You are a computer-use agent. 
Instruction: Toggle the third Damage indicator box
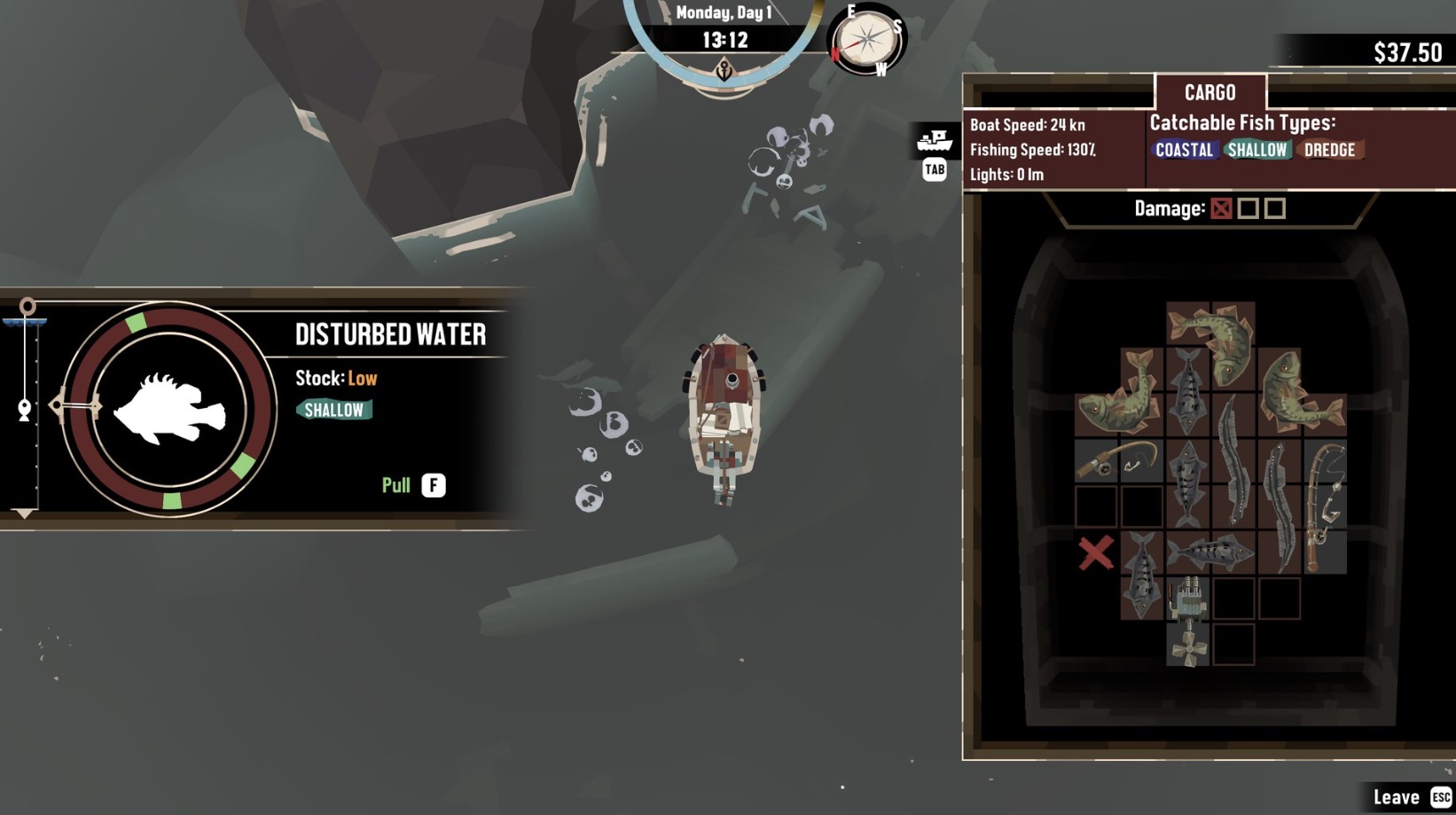[1274, 209]
